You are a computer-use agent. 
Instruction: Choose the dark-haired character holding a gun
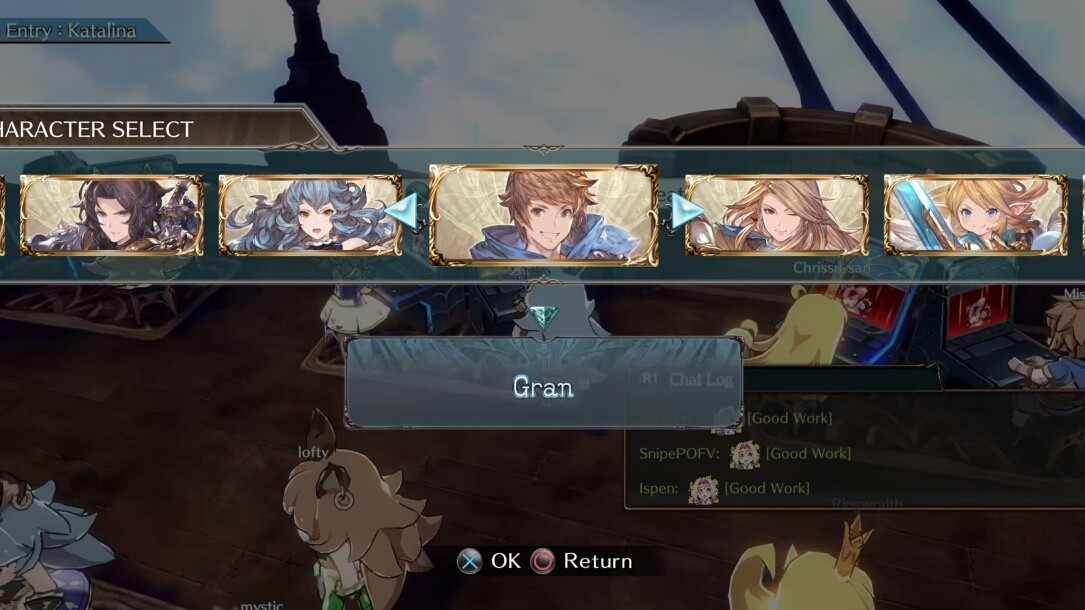tap(112, 215)
